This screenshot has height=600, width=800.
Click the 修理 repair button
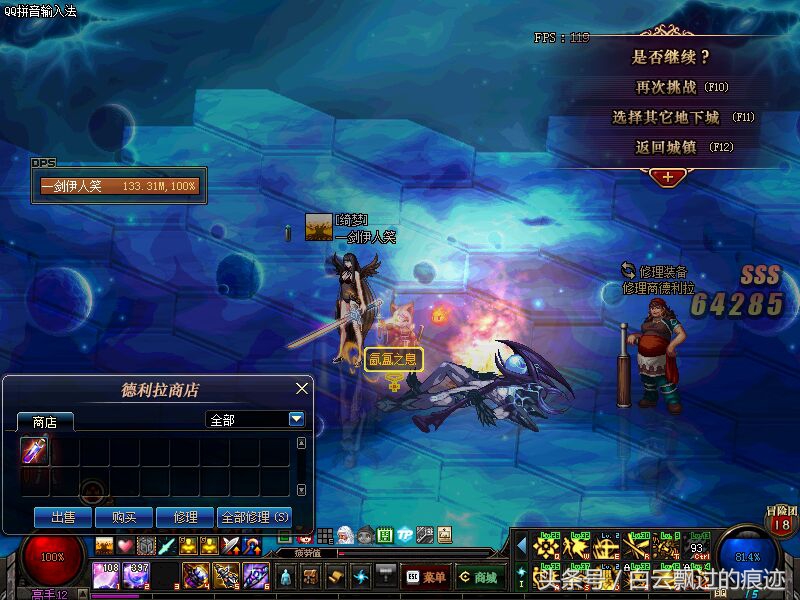tap(185, 517)
